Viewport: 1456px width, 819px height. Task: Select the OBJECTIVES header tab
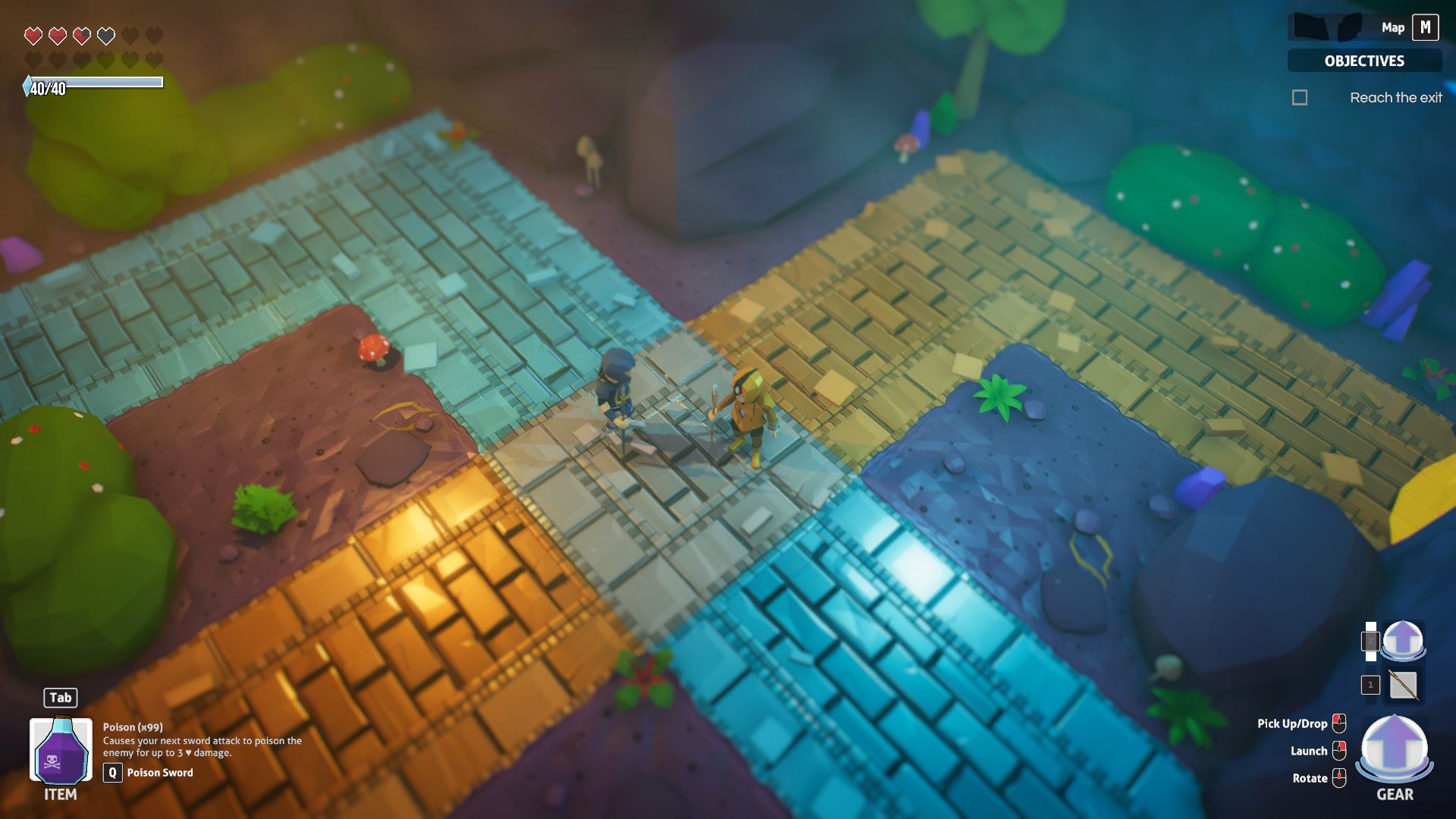coord(1364,61)
